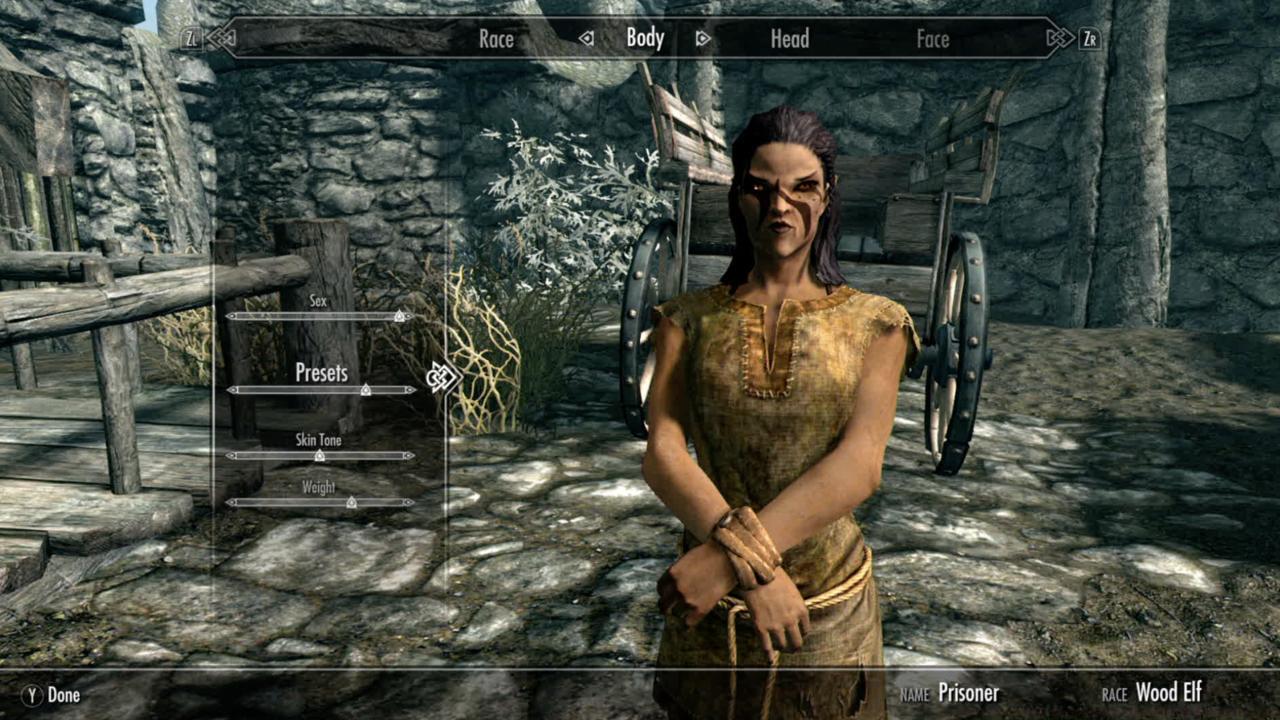Click the Weight slider handle

tap(351, 502)
